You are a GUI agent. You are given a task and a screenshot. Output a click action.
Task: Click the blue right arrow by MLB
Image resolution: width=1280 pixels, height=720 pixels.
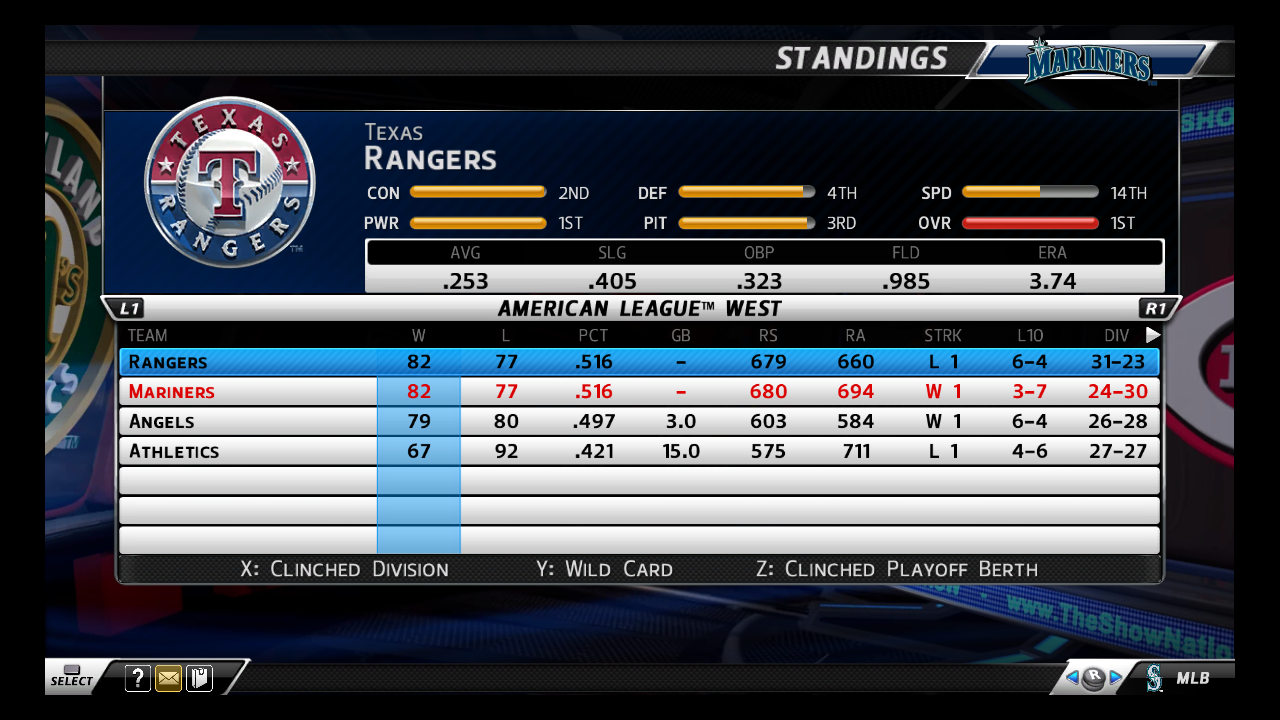(x=1116, y=678)
